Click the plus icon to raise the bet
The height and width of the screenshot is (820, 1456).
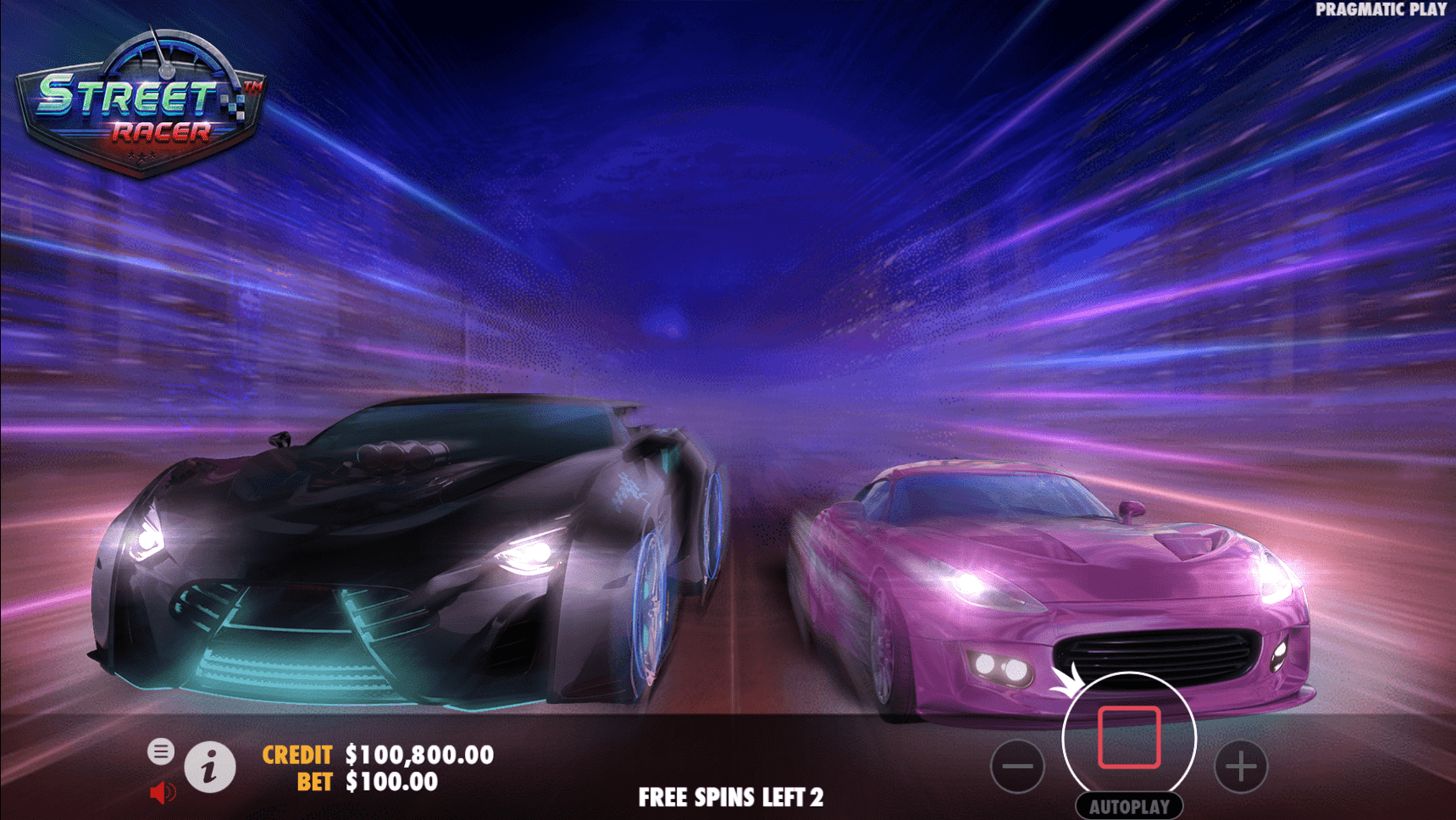(x=1240, y=767)
